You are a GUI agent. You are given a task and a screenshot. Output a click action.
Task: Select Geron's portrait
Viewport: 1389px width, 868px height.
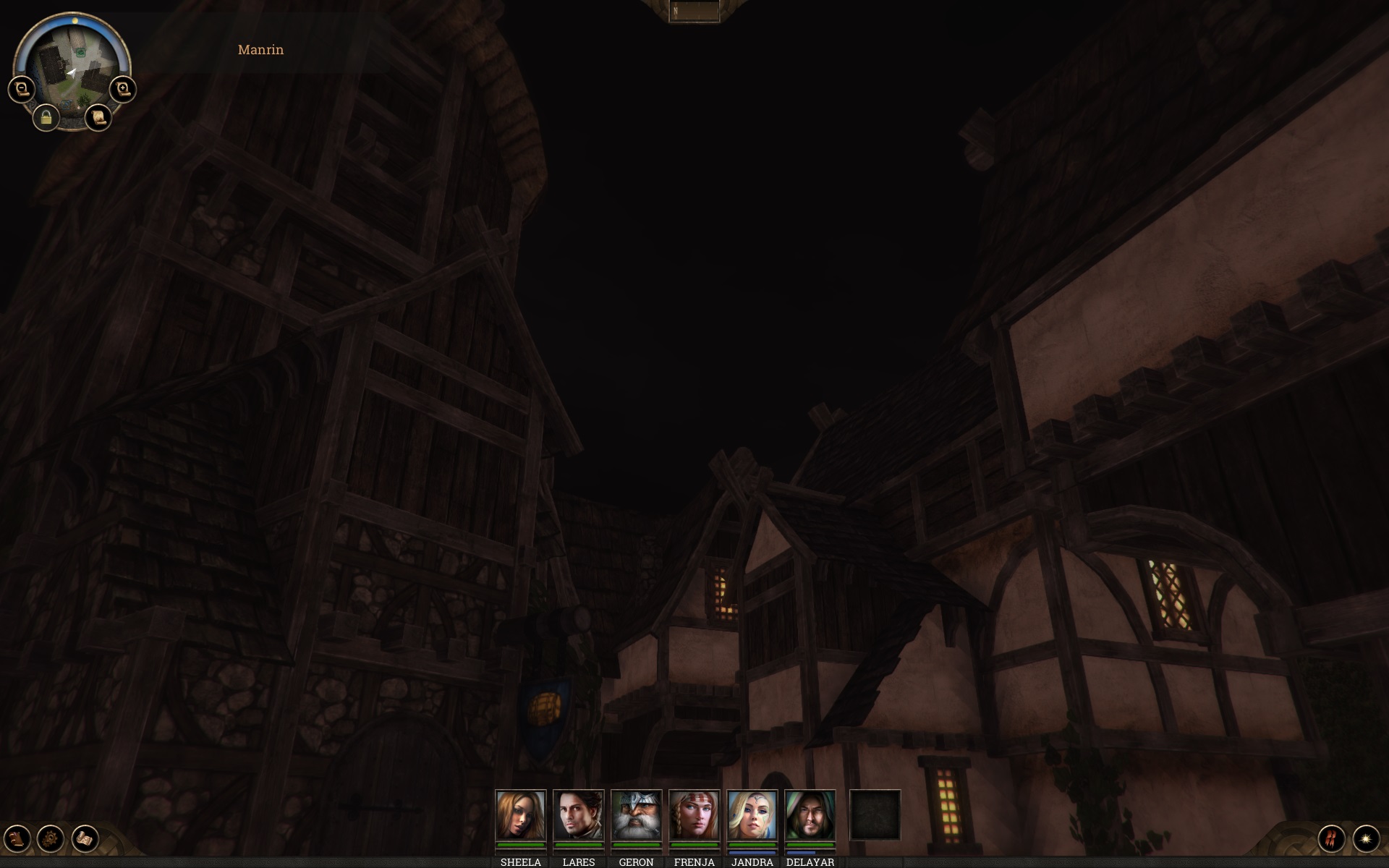tap(636, 815)
